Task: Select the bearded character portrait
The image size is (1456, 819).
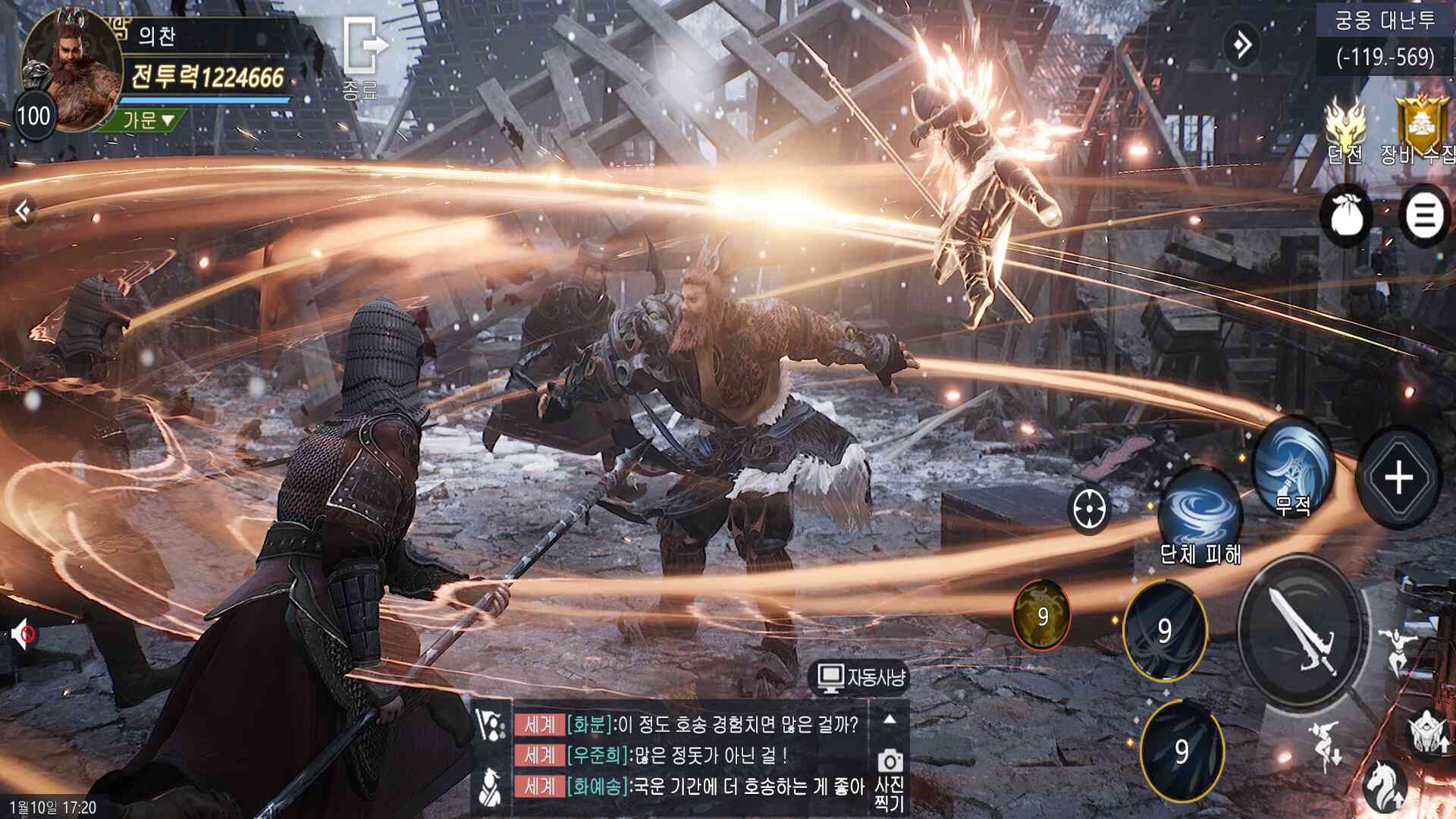Action: point(71,71)
